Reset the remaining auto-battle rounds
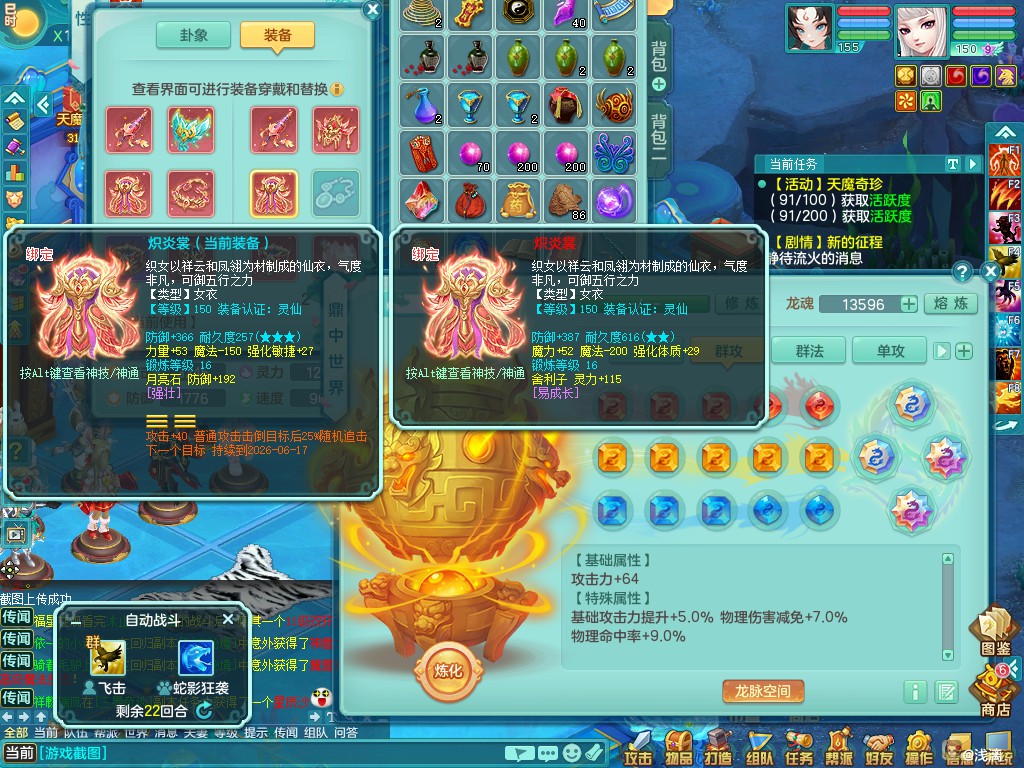Viewport: 1024px width, 768px height. (x=204, y=710)
